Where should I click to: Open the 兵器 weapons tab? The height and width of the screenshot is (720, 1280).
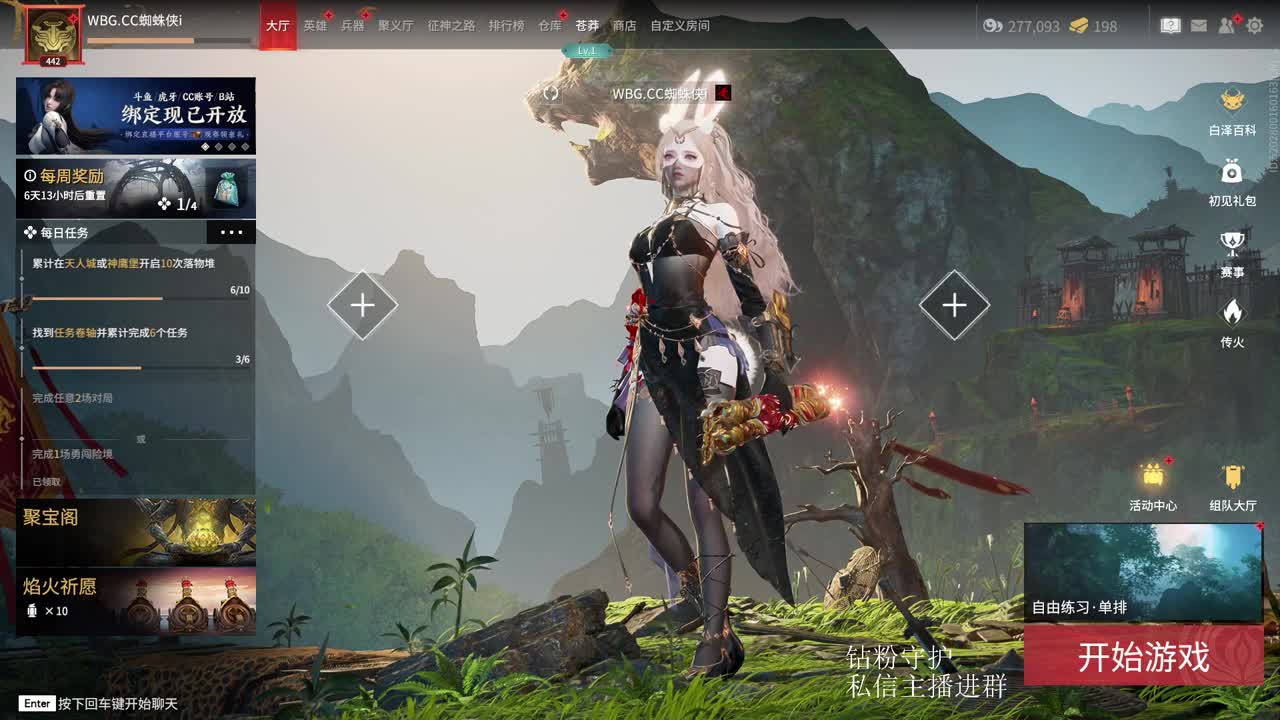352,26
